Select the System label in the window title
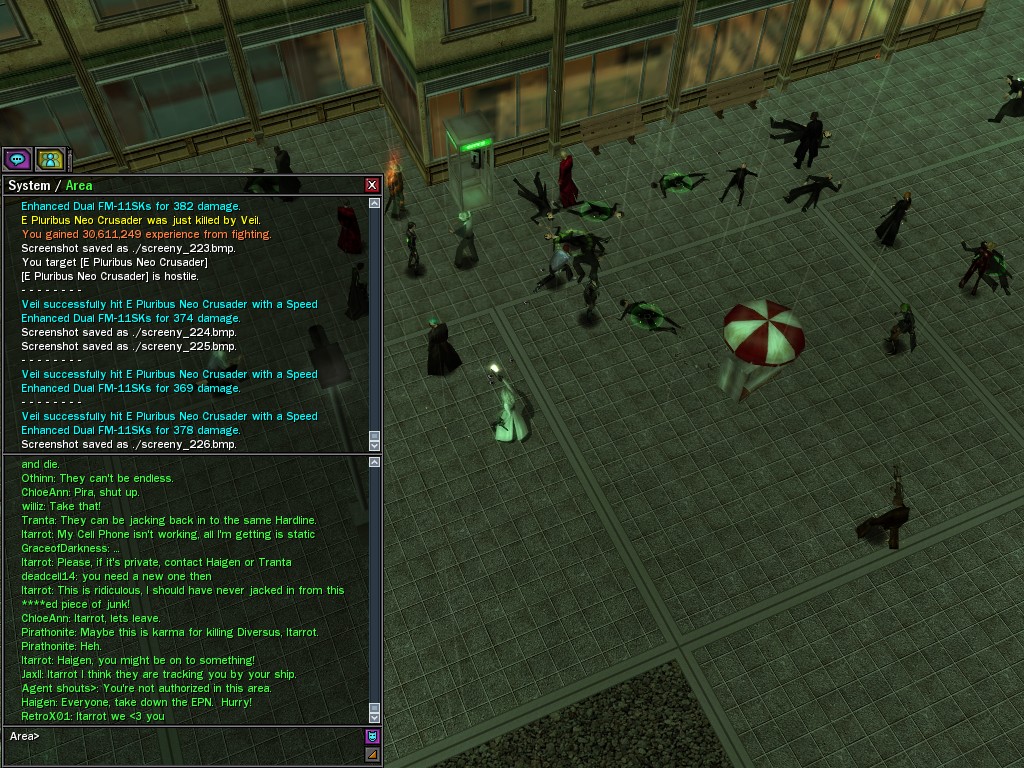 click(x=29, y=185)
